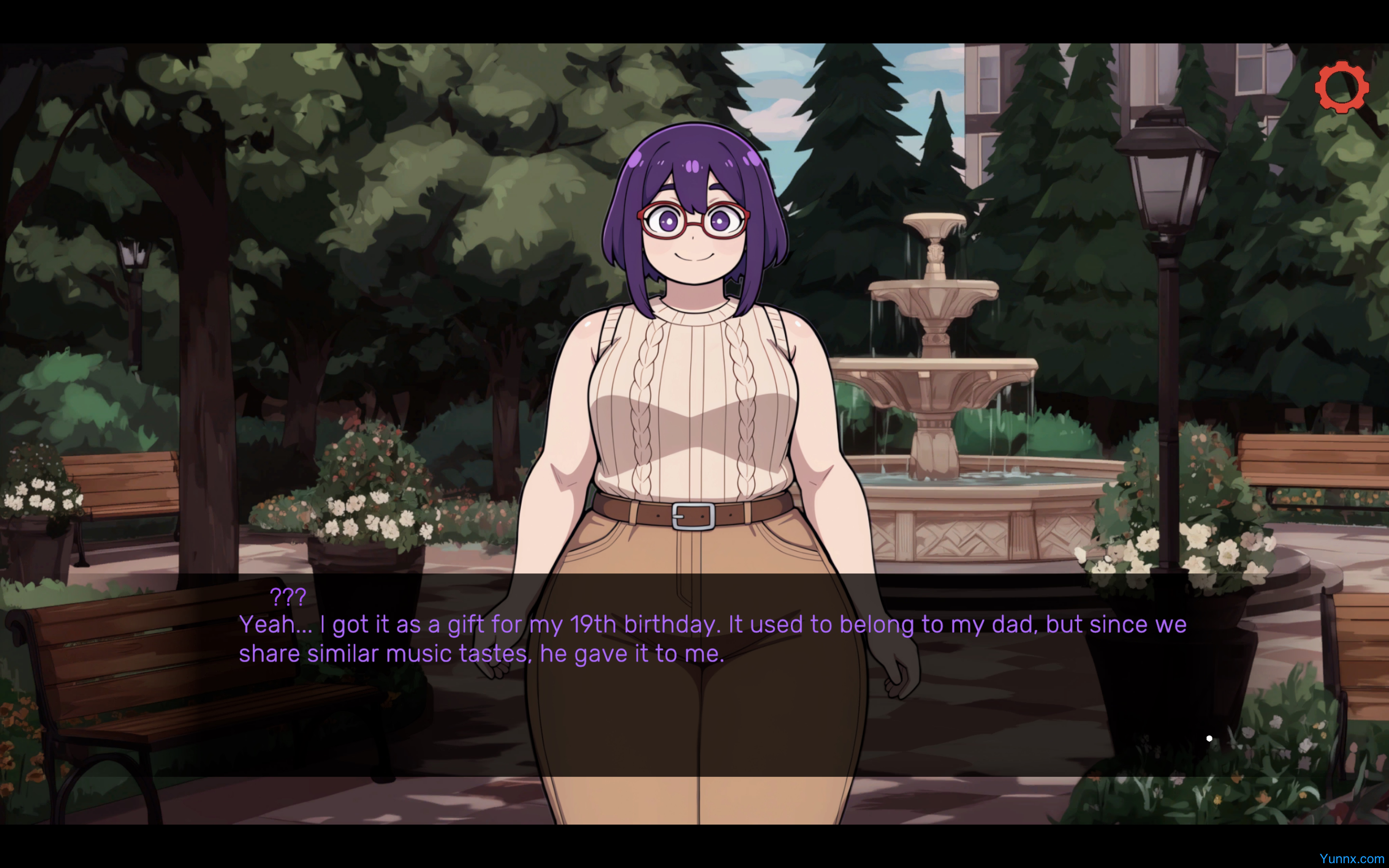Open the Yunnx.com watermark link
The image size is (1389, 868).
[1351, 859]
